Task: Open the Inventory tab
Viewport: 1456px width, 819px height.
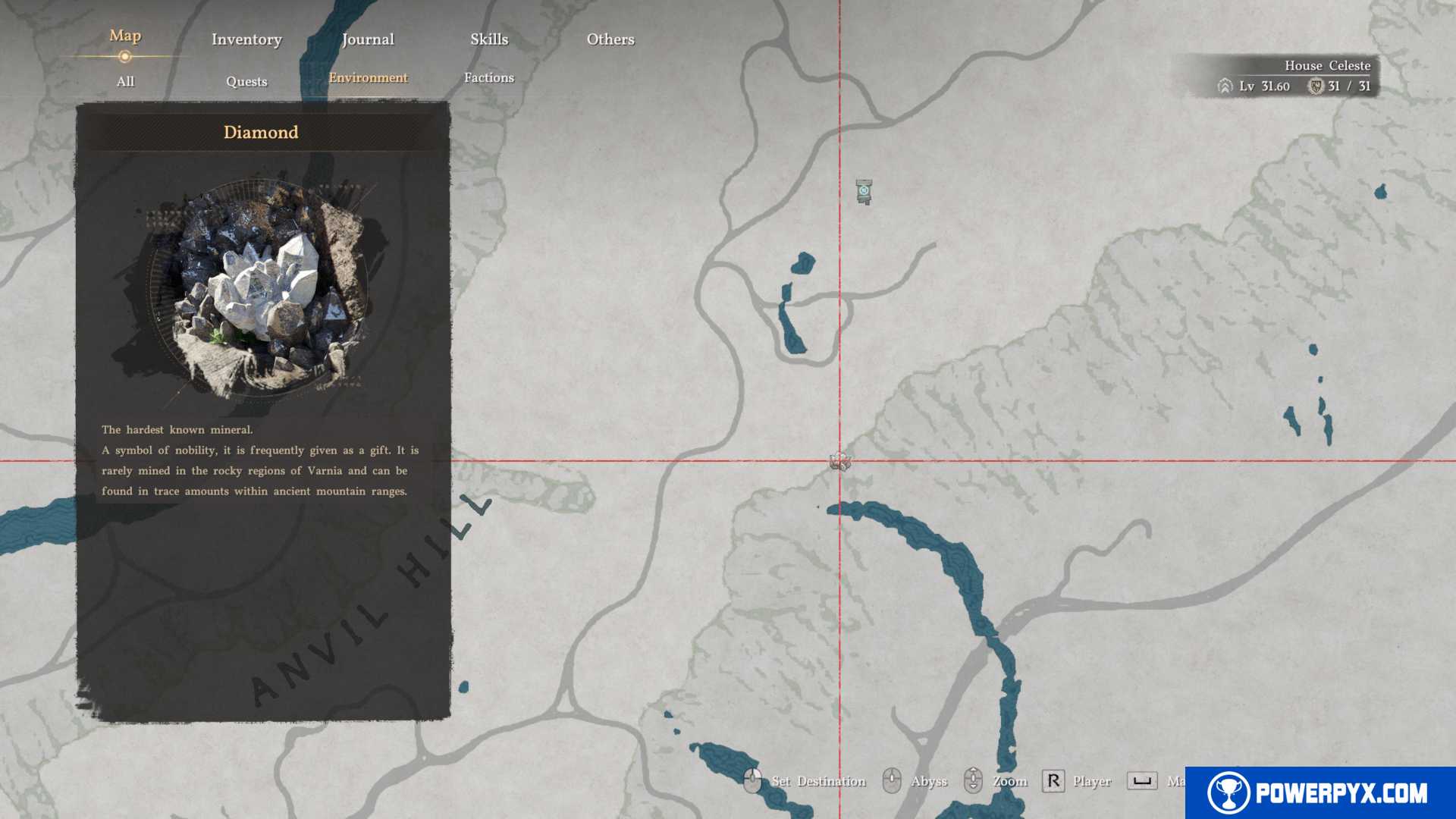Action: (x=246, y=39)
